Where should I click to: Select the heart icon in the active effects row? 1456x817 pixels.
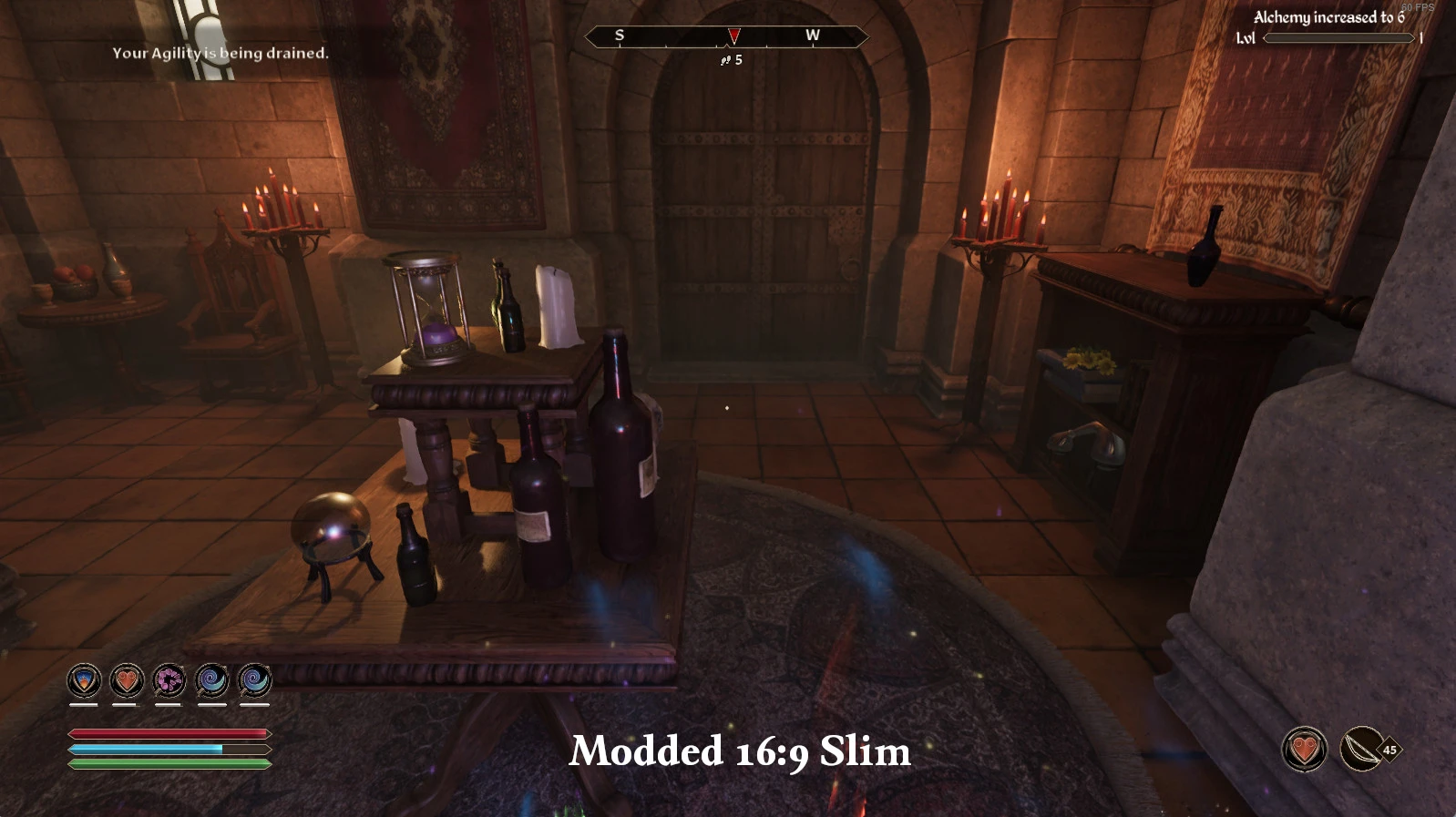coord(127,680)
